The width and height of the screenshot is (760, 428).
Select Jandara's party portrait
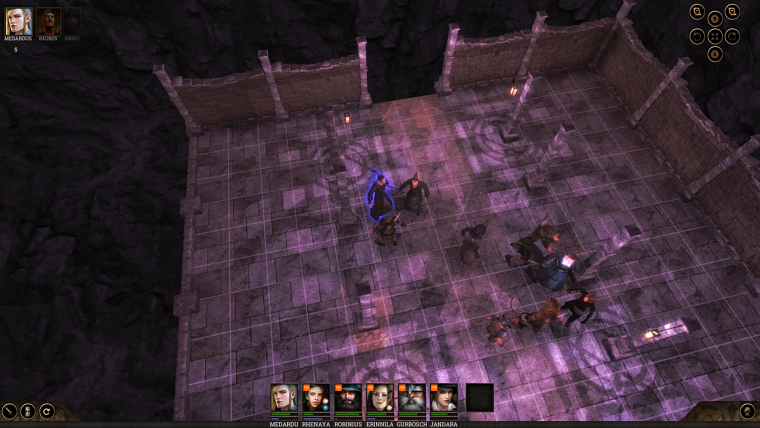[444, 398]
